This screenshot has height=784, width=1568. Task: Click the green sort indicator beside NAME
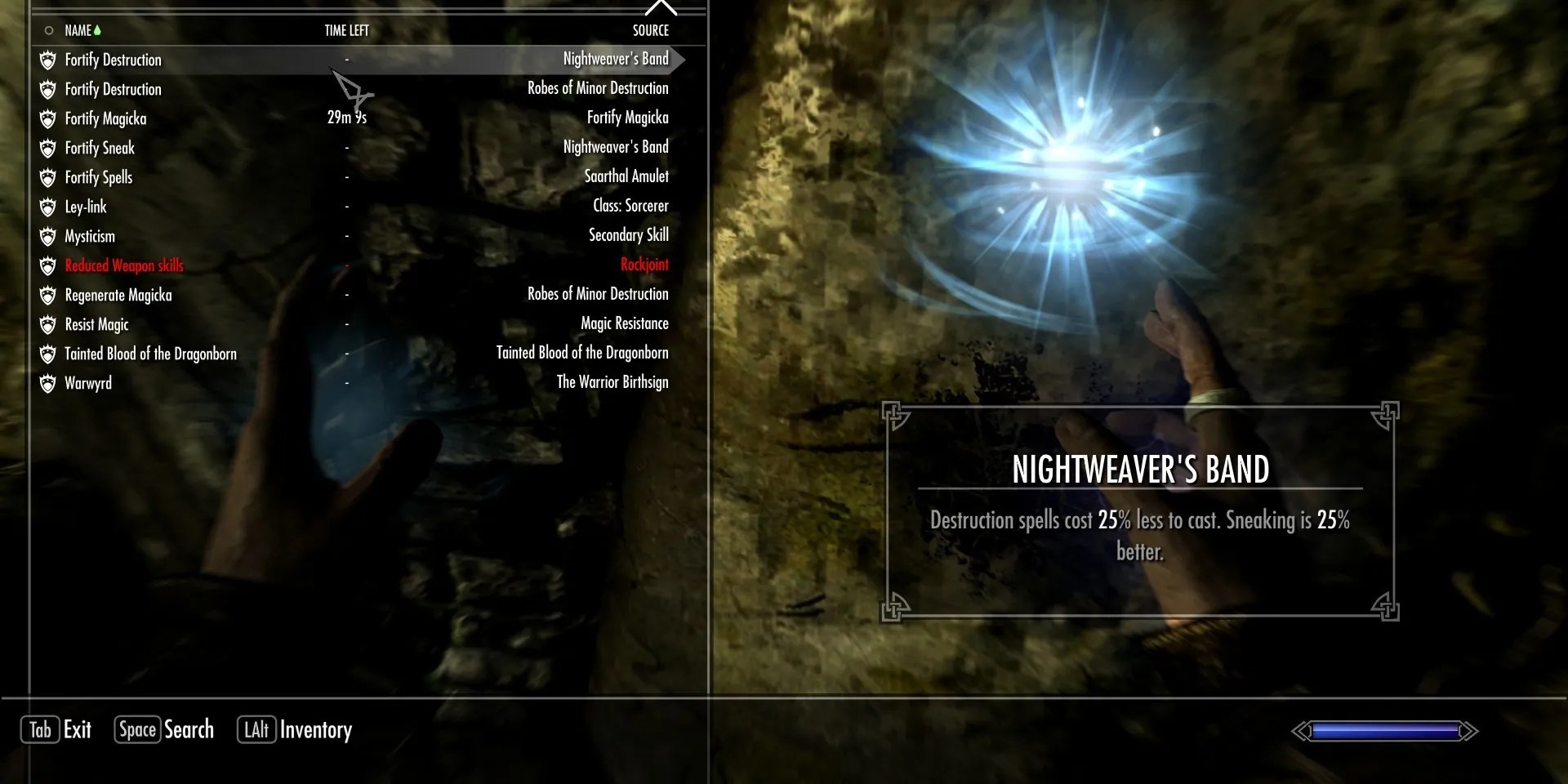point(98,29)
